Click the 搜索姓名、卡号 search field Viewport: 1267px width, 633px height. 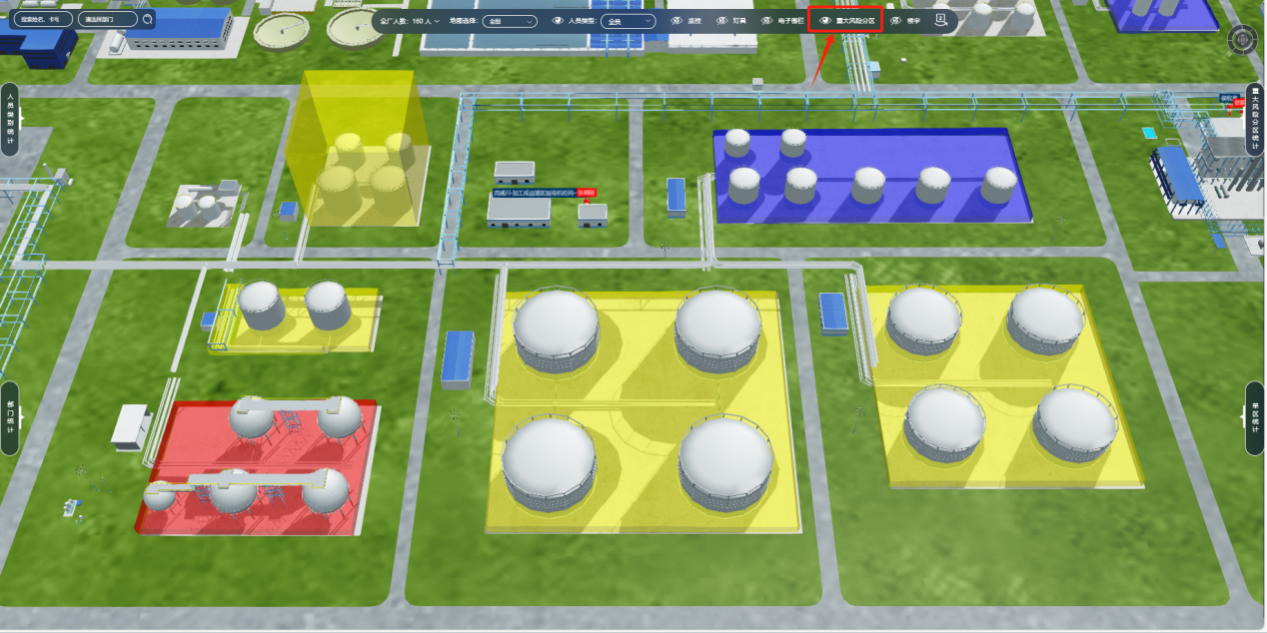click(x=41, y=19)
